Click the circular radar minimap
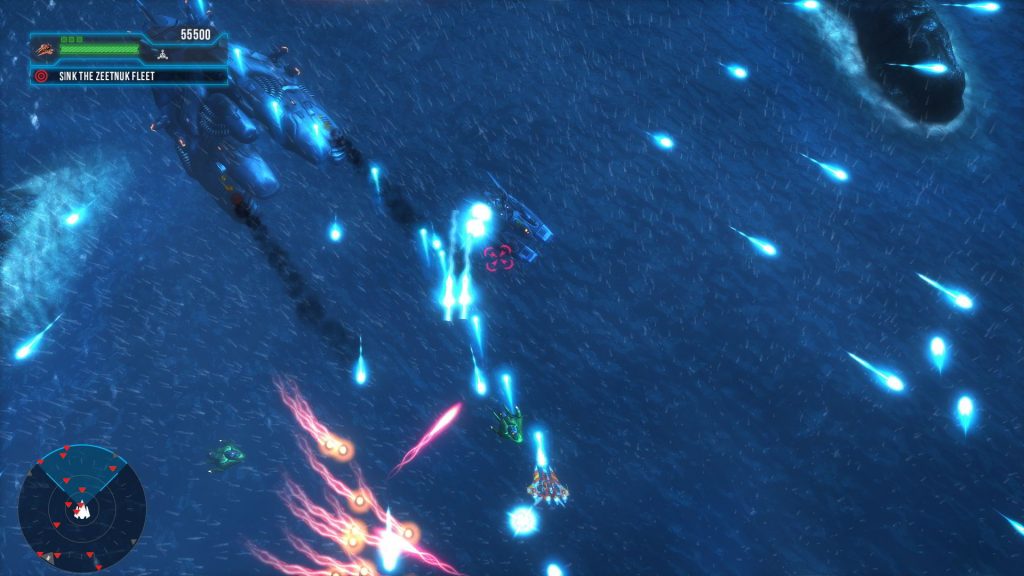Viewport: 1024px width, 576px height. [x=82, y=508]
